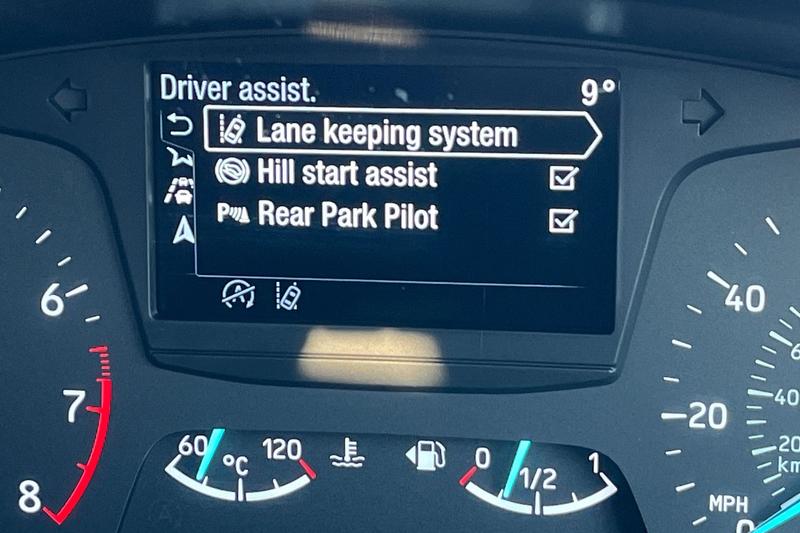Select the Hill start assist row
Image resolution: width=800 pixels, height=533 pixels.
346,175
